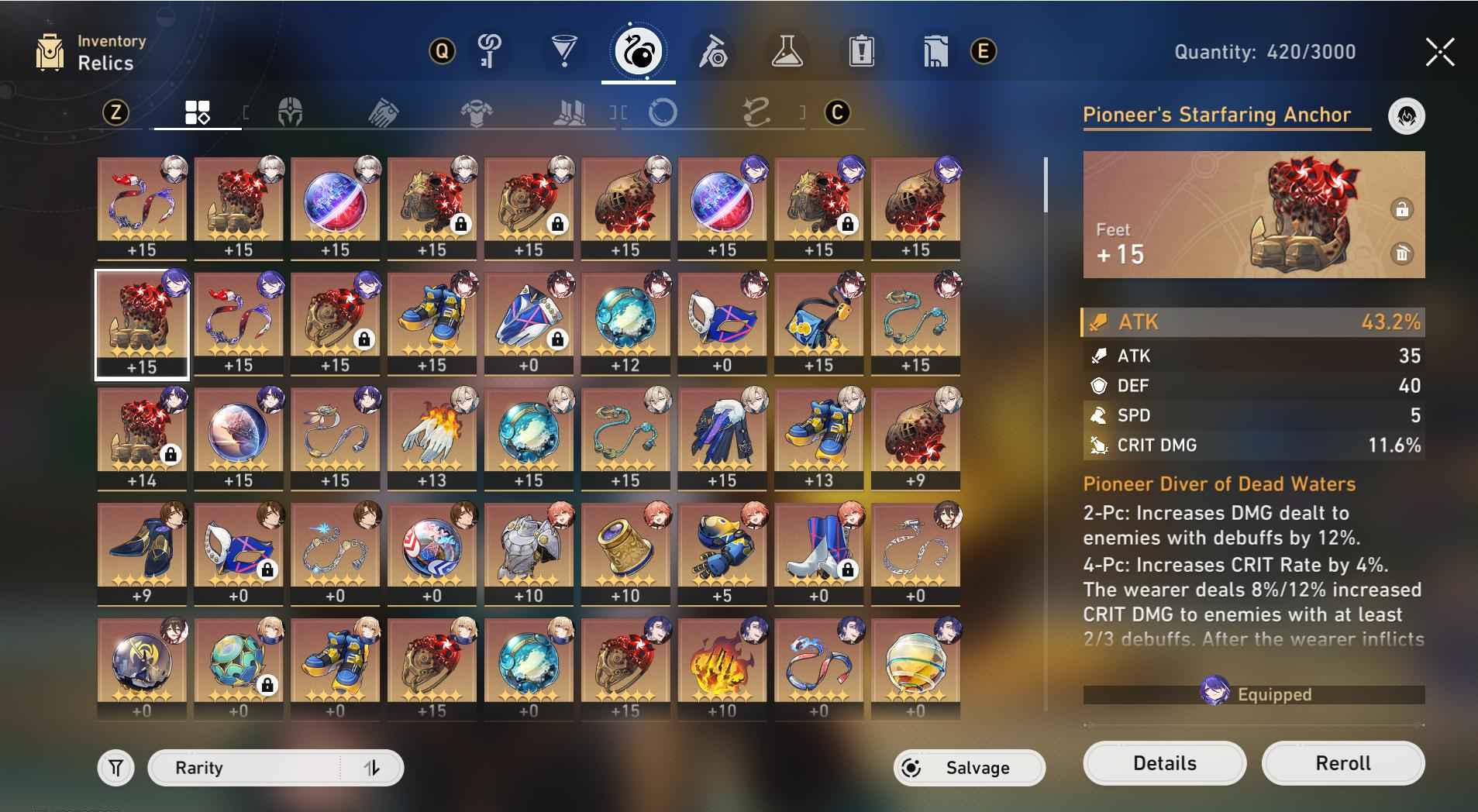
Task: Reroll the selected relic
Action: tap(1342, 763)
